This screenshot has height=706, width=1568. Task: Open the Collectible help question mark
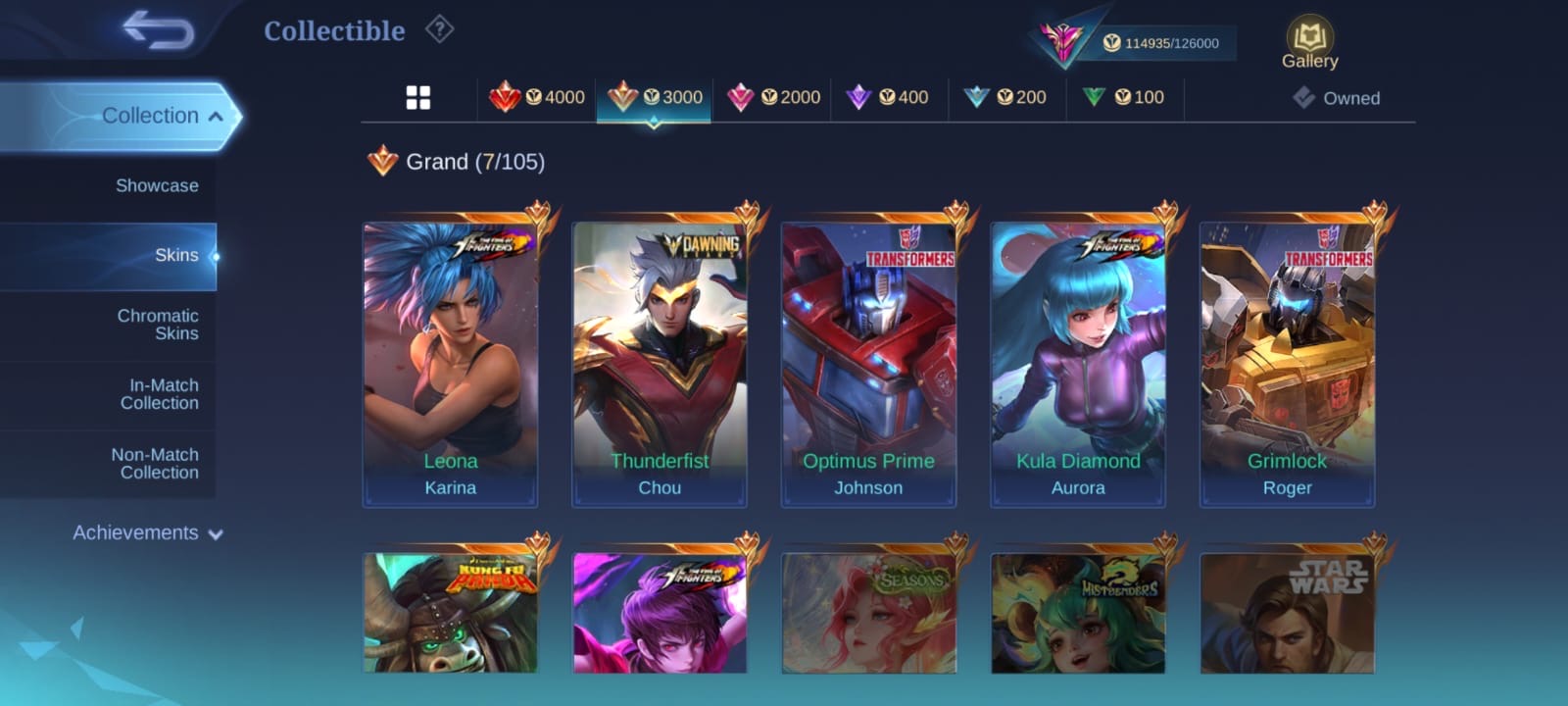tap(439, 30)
